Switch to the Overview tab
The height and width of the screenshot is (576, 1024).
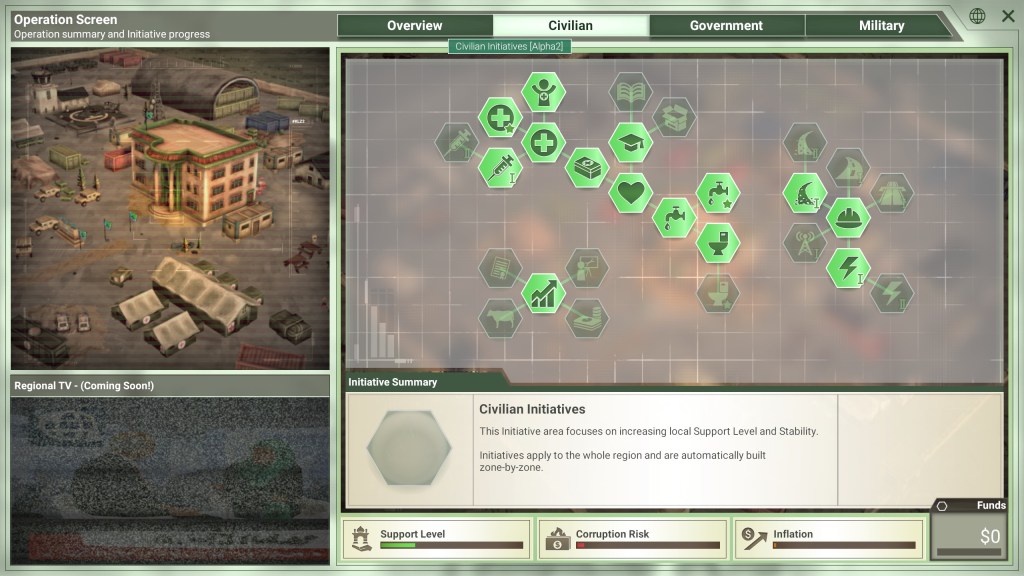(414, 26)
